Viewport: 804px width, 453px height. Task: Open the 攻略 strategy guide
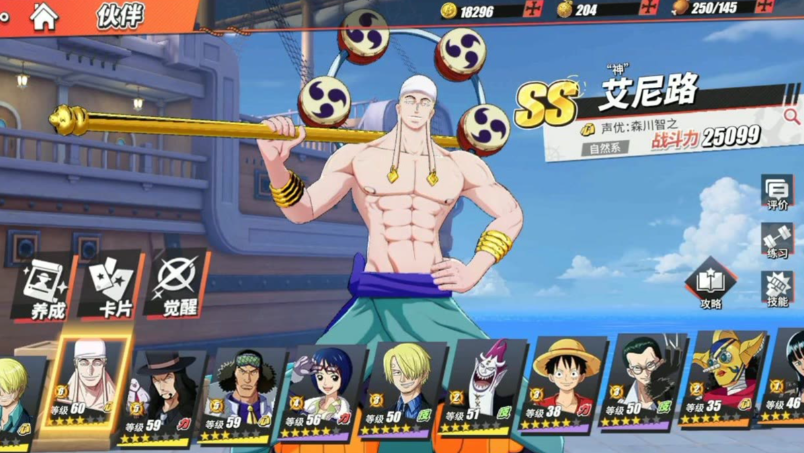tap(711, 286)
